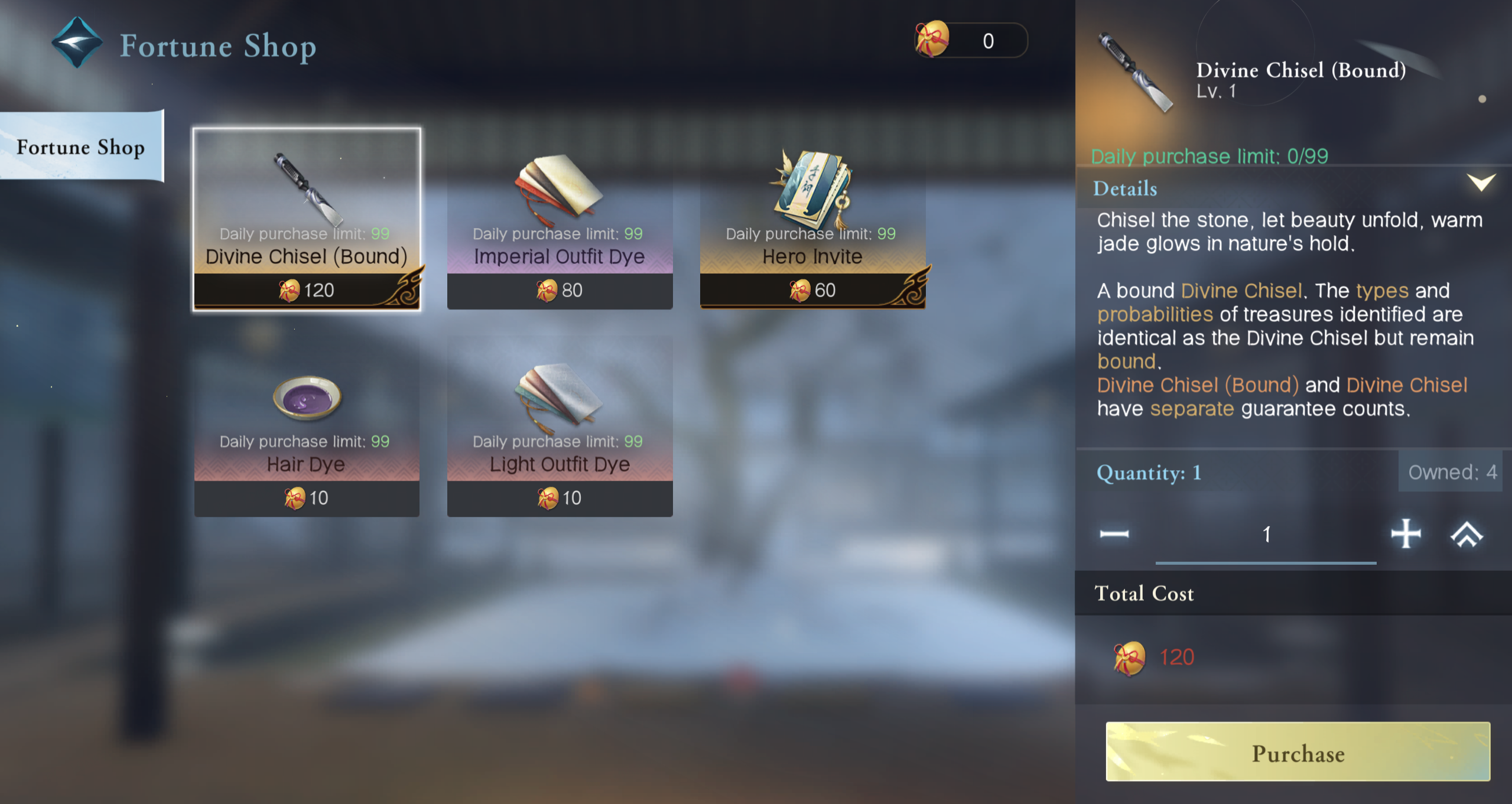Click the quantity number input field
This screenshot has height=804, width=1512.
[1266, 535]
